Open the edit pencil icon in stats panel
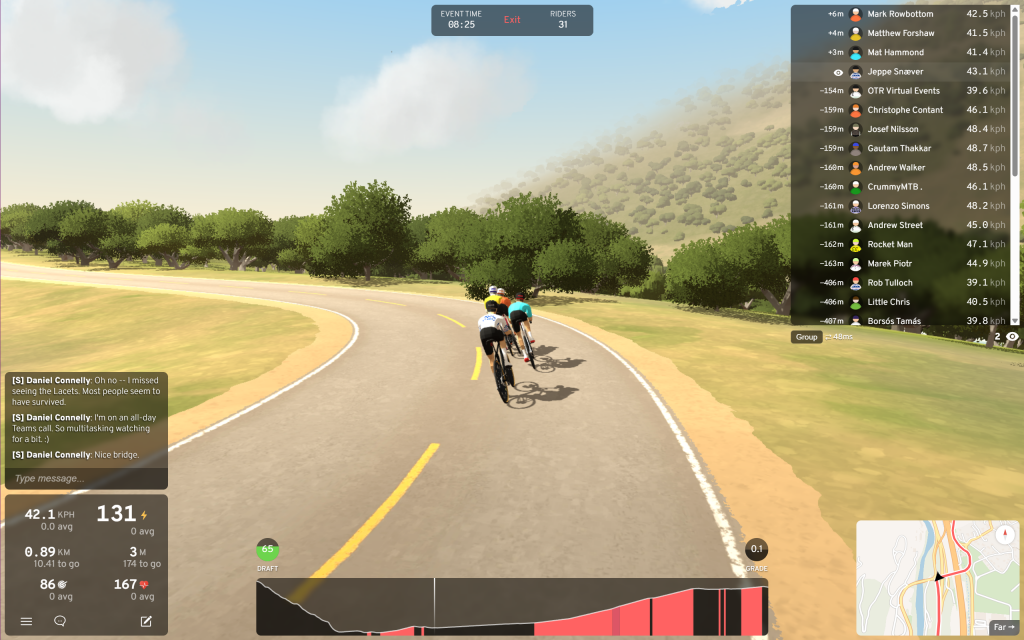This screenshot has height=640, width=1024. (146, 621)
